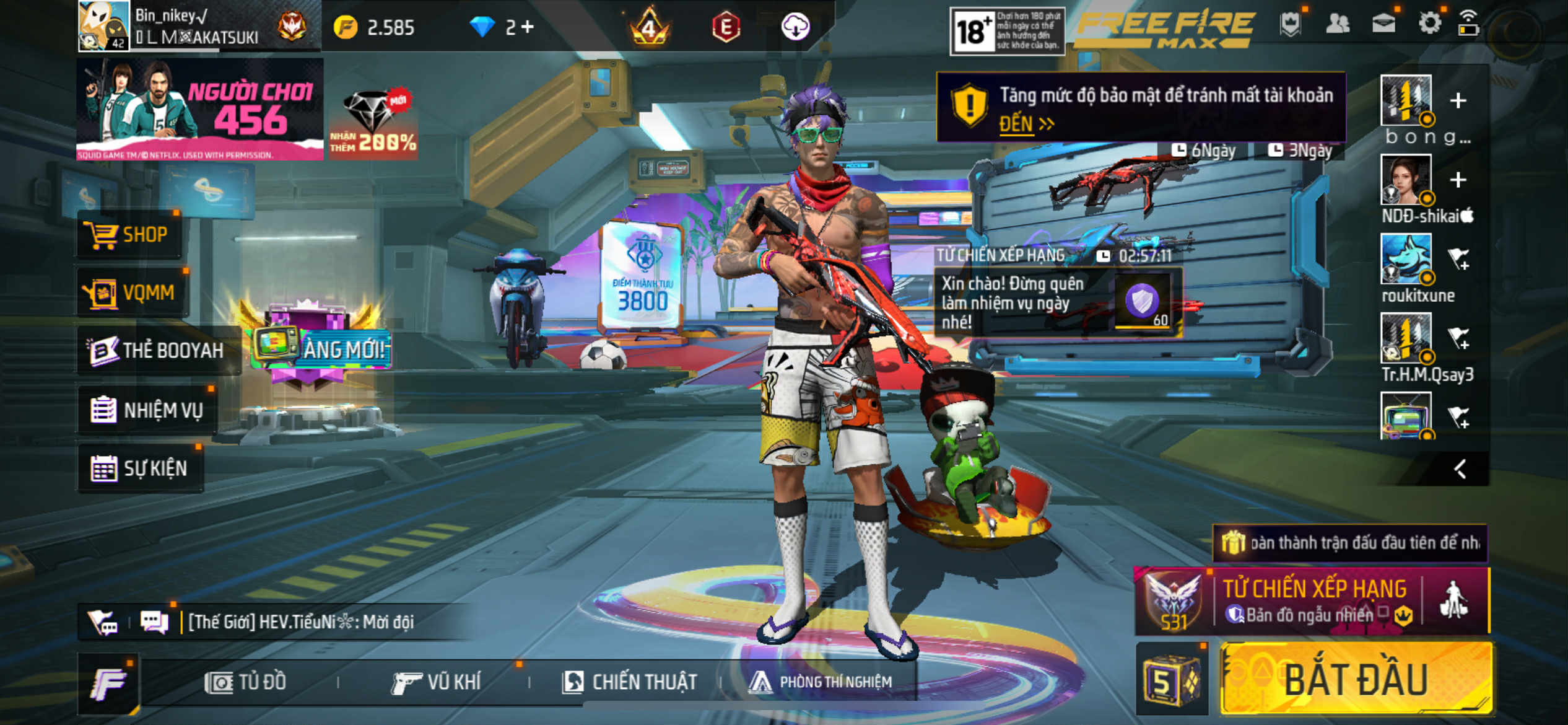Open the mail envelope icon
This screenshot has height=725, width=1568.
click(1384, 24)
